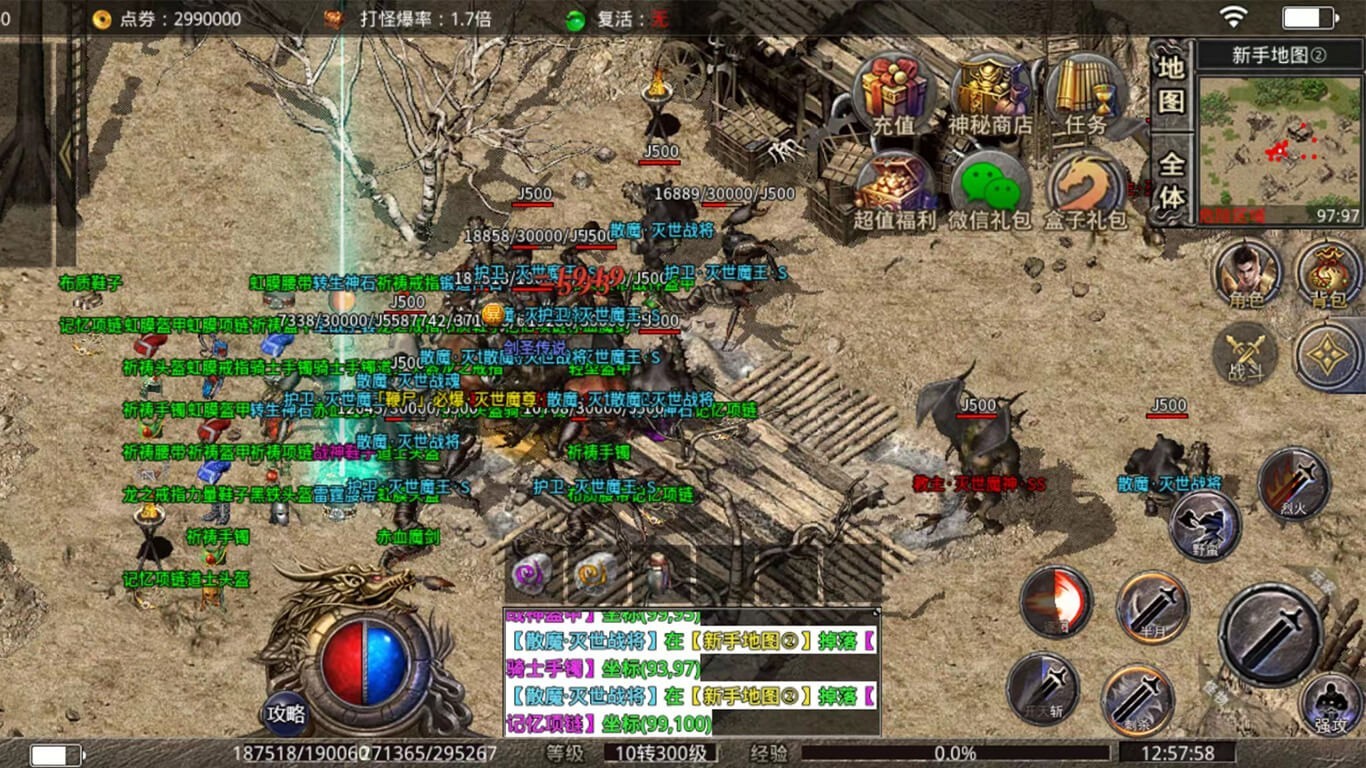Trigger the 开天斩 slash skill
This screenshot has width=1366, height=768.
(x=1042, y=688)
